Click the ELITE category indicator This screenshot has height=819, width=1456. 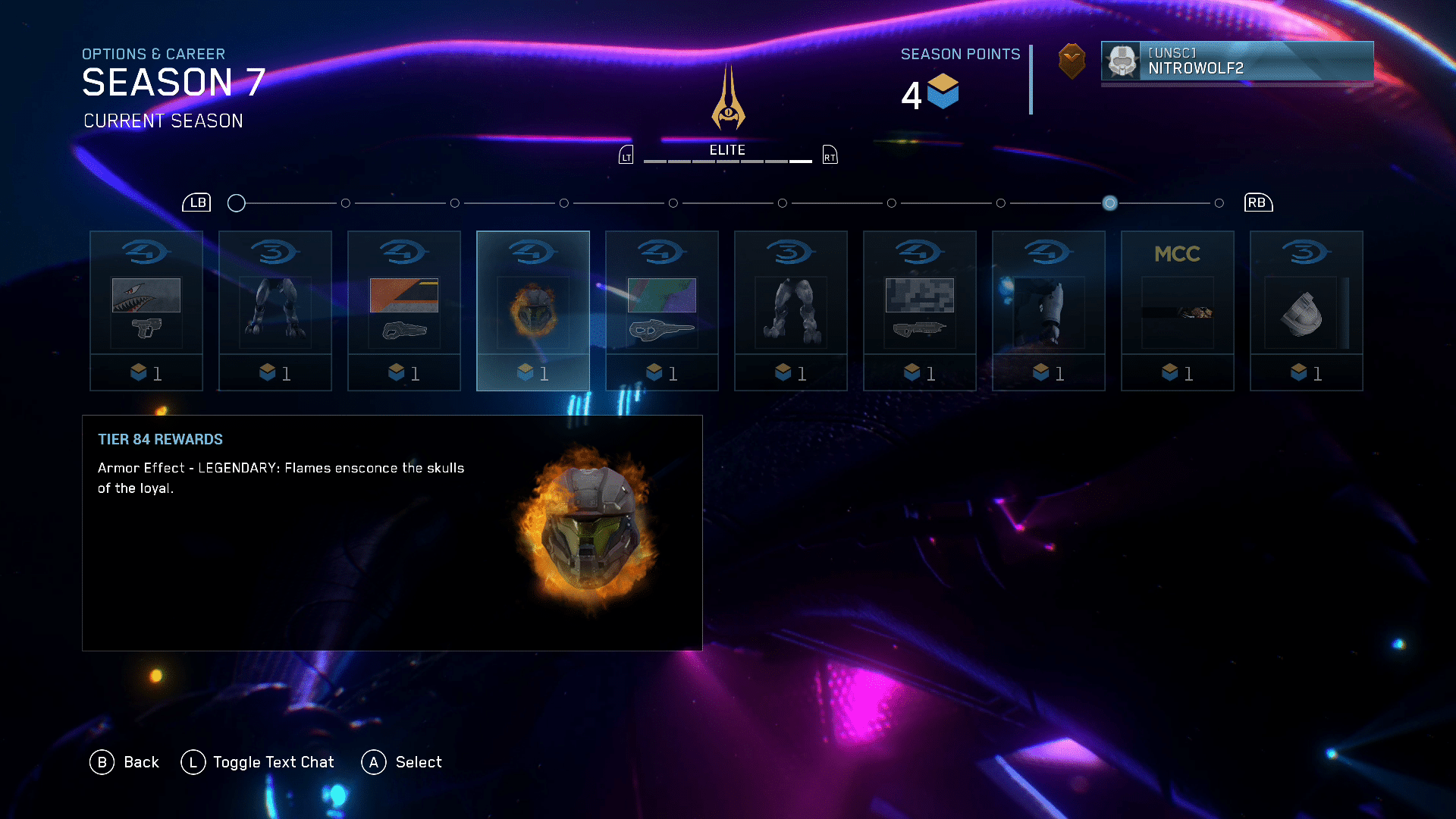click(727, 151)
